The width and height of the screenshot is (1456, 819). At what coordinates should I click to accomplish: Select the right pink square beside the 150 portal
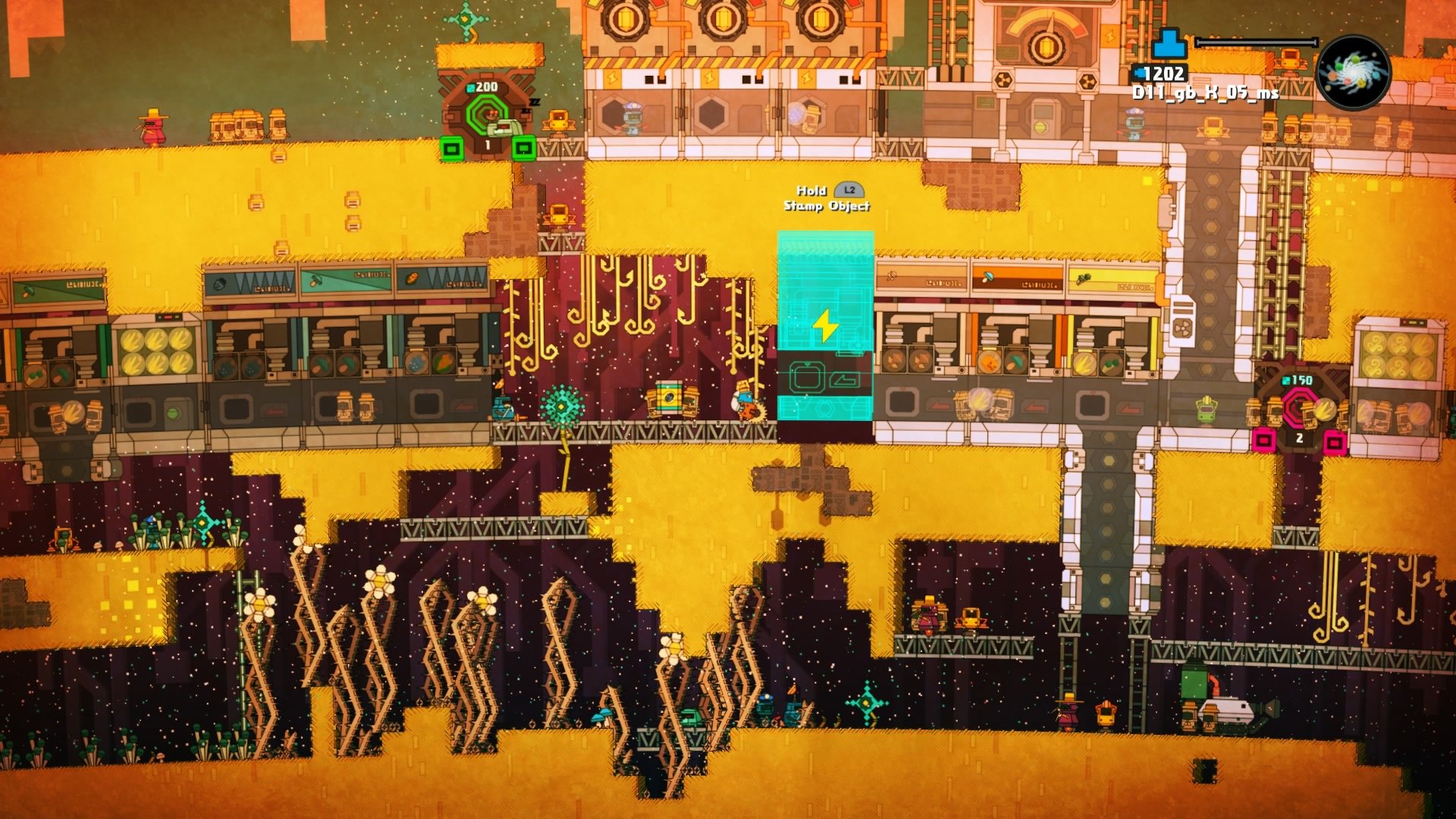[x=1333, y=442]
